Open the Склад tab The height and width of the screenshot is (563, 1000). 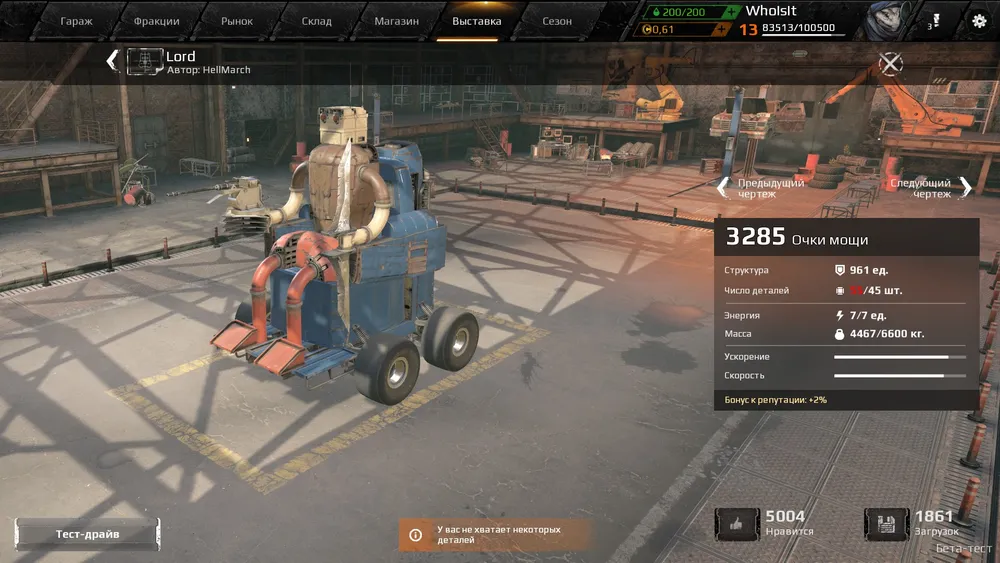click(x=317, y=21)
